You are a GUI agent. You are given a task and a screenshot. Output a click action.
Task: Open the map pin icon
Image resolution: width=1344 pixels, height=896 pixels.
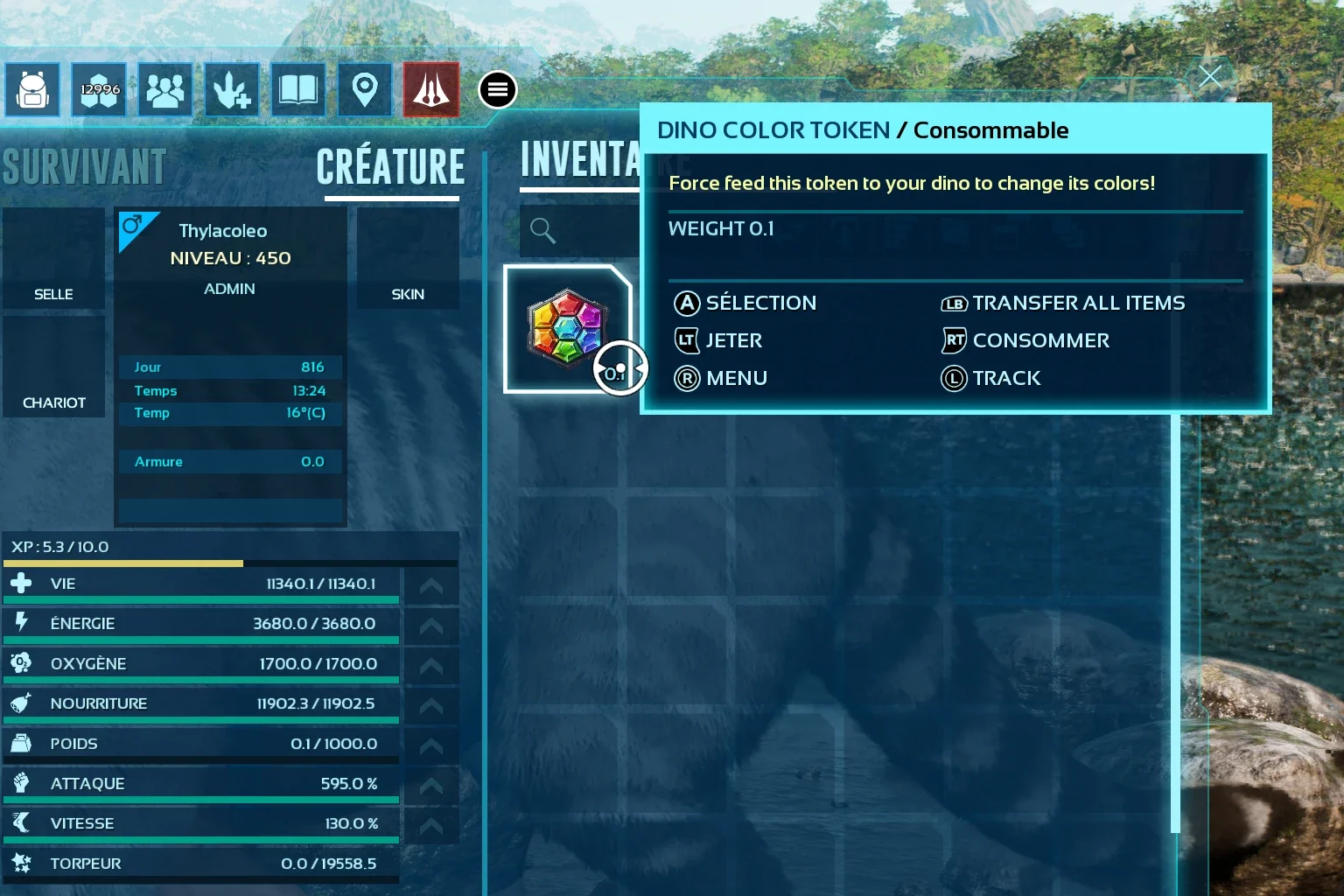point(365,90)
